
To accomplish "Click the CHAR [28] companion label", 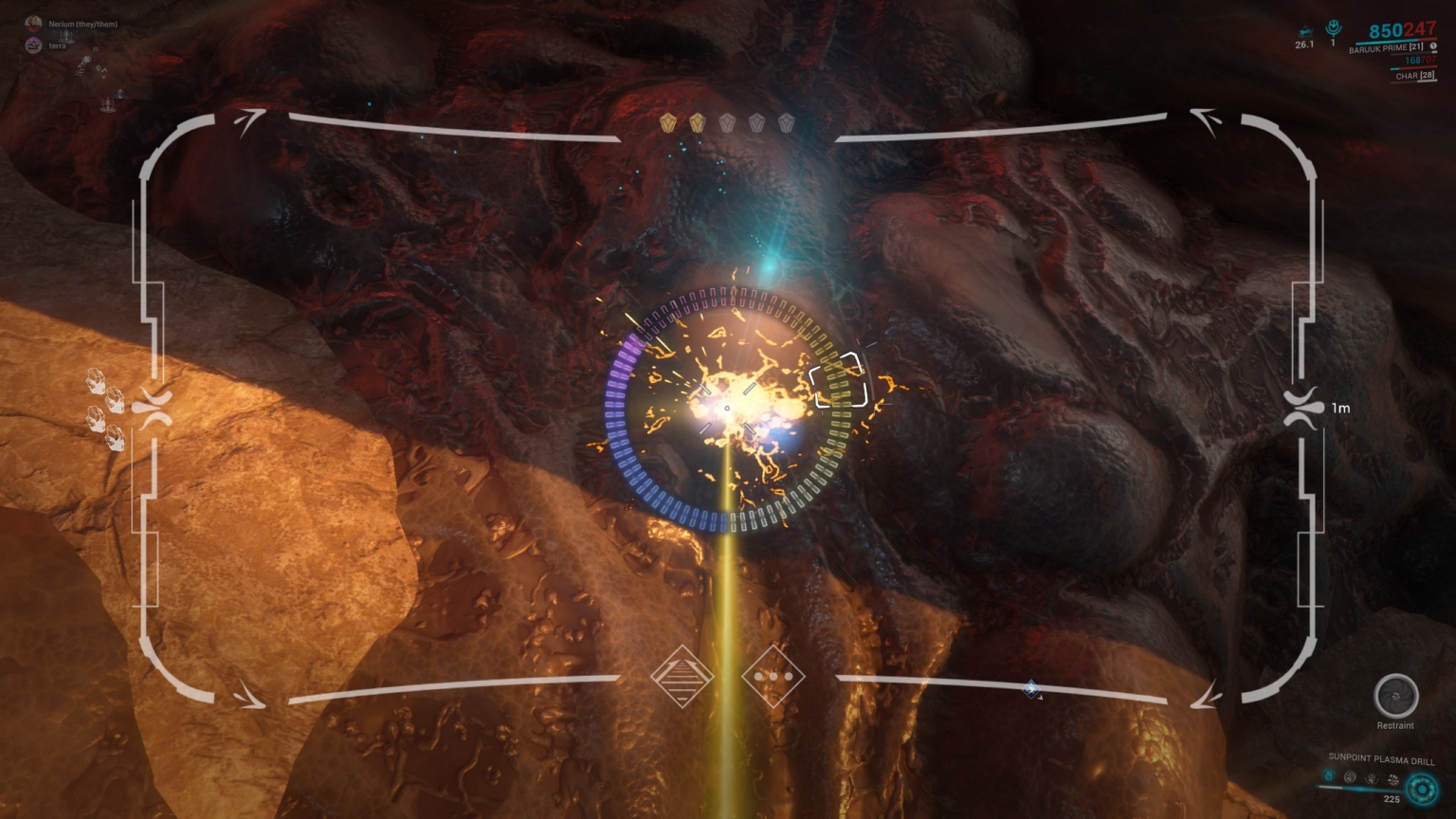I will pyautogui.click(x=1415, y=76).
